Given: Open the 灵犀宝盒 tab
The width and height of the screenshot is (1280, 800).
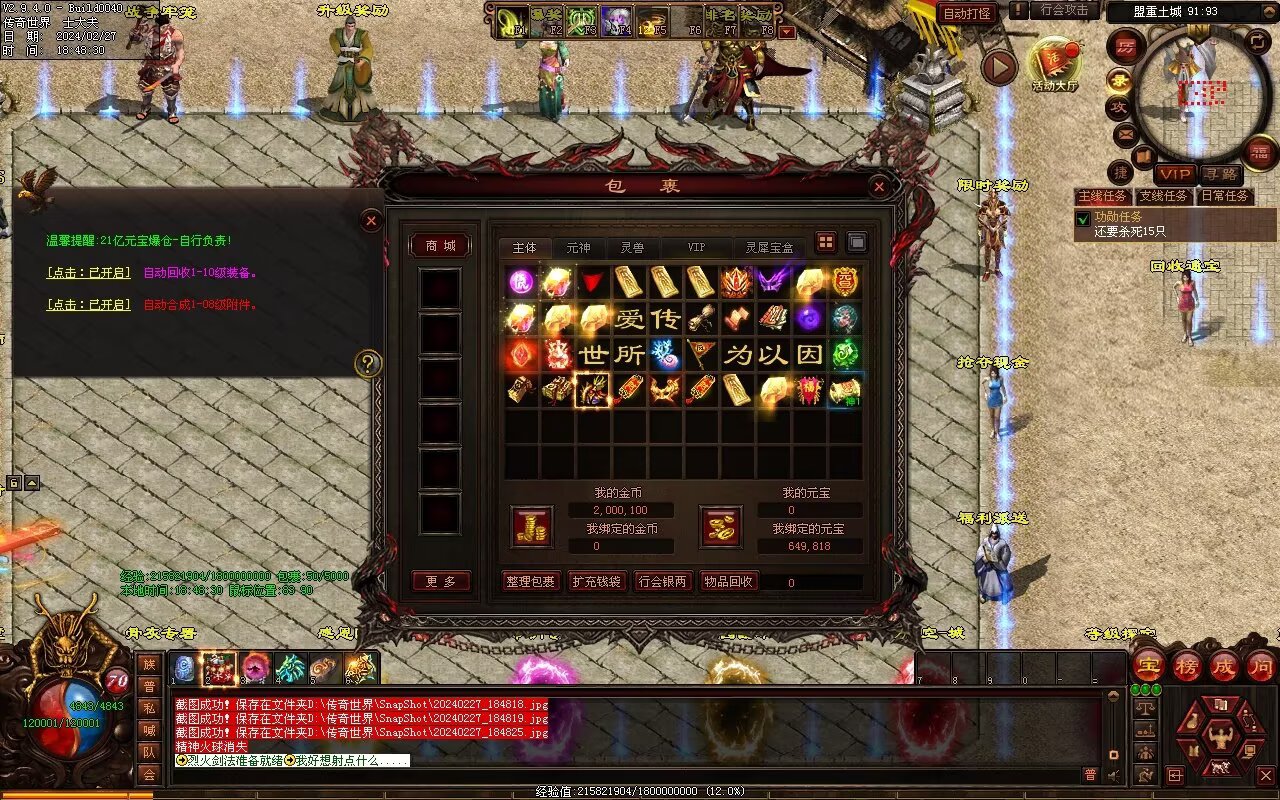Looking at the screenshot, I should click(769, 247).
